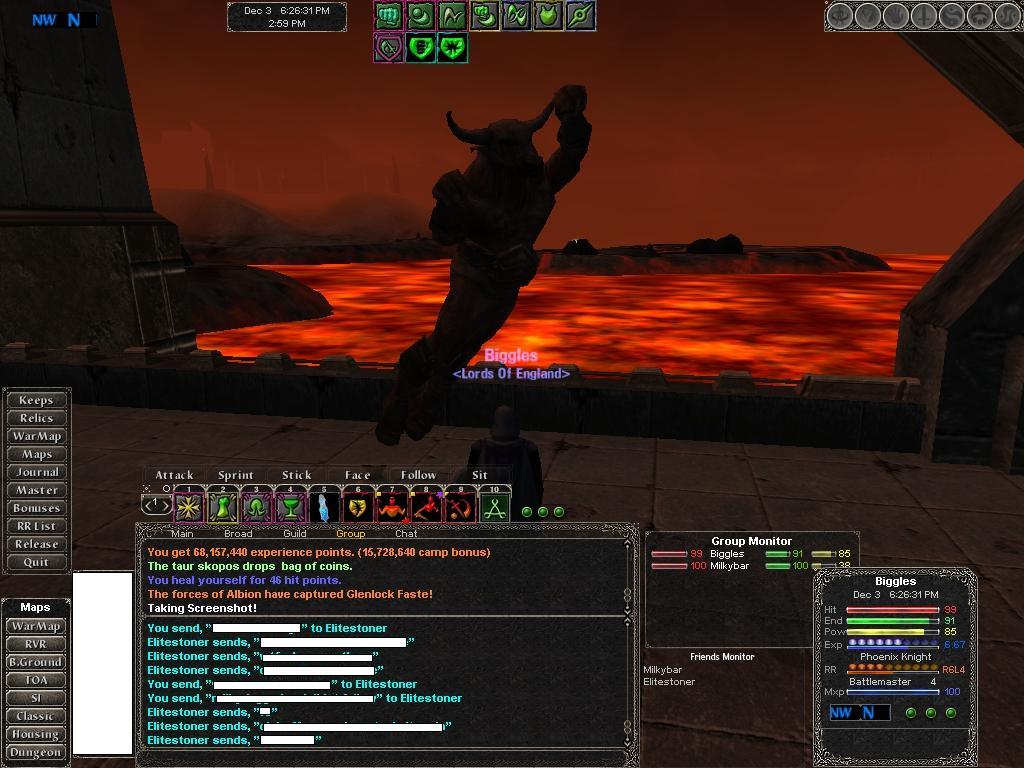Select Elitestoner in the Friends Monitor
Viewport: 1024px width, 768px height.
669,682
